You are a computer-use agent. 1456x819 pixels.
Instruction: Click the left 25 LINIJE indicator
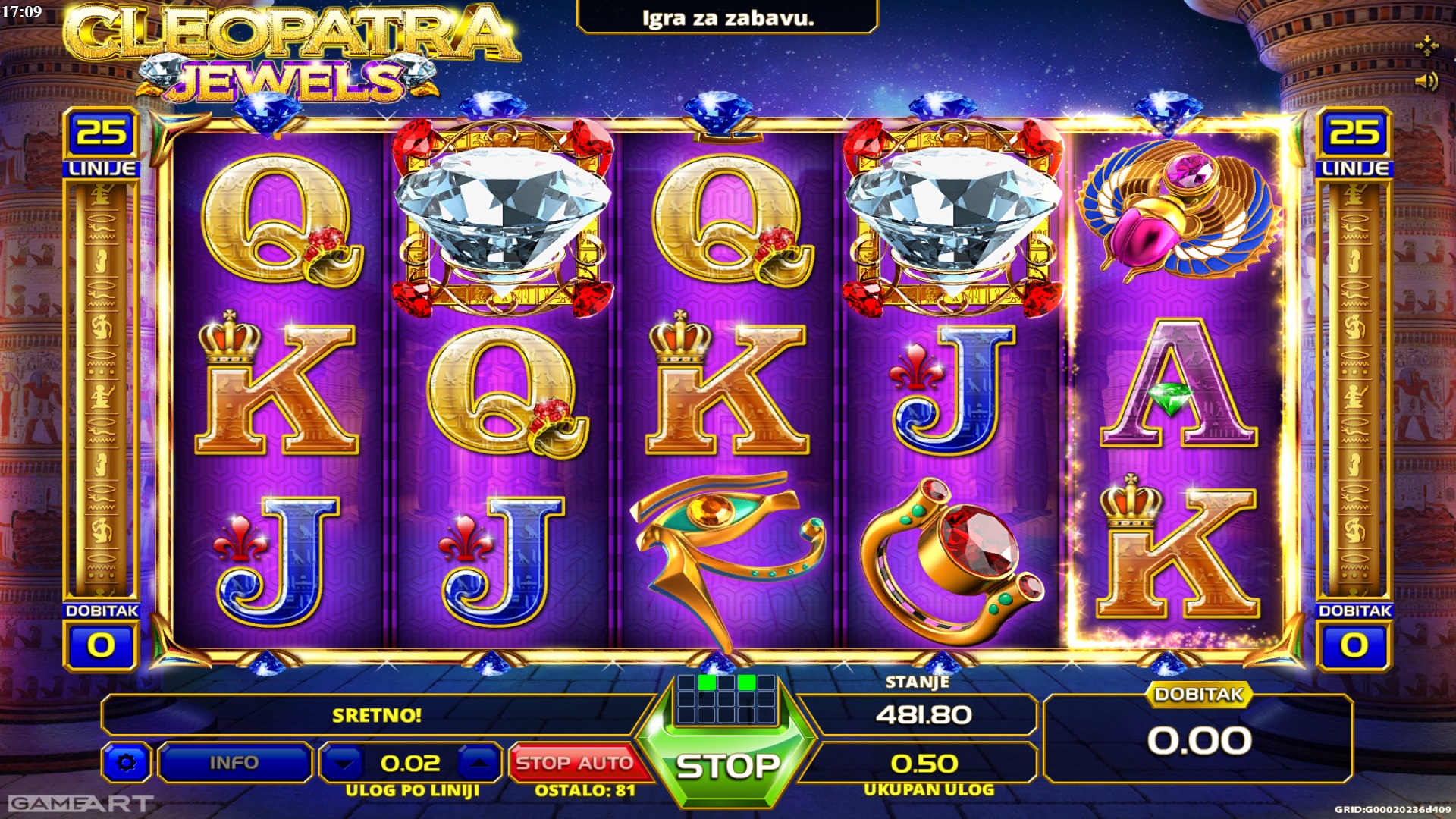(102, 142)
